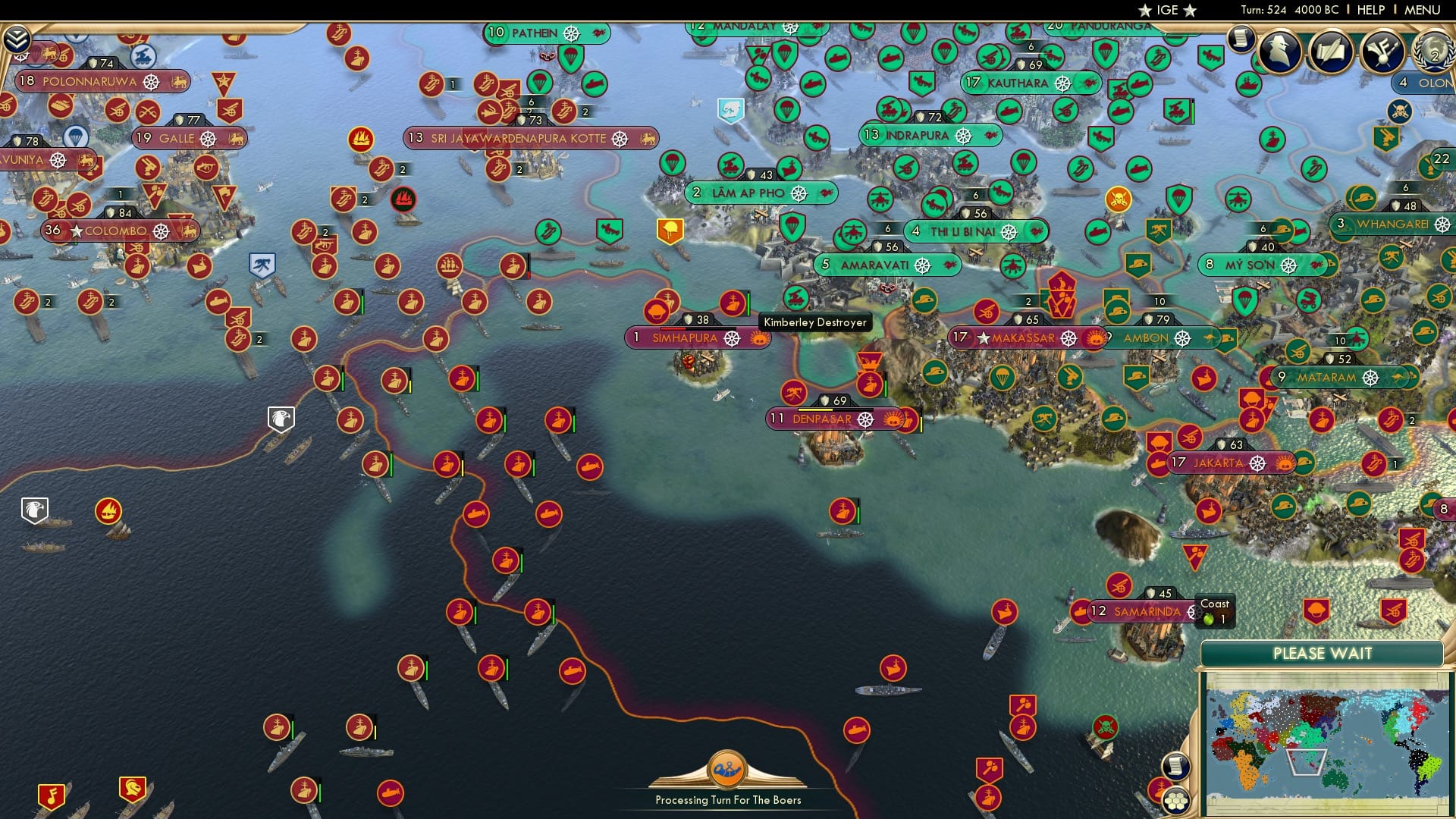Click HELP in the top bar
This screenshot has height=819, width=1456.
1370,10
